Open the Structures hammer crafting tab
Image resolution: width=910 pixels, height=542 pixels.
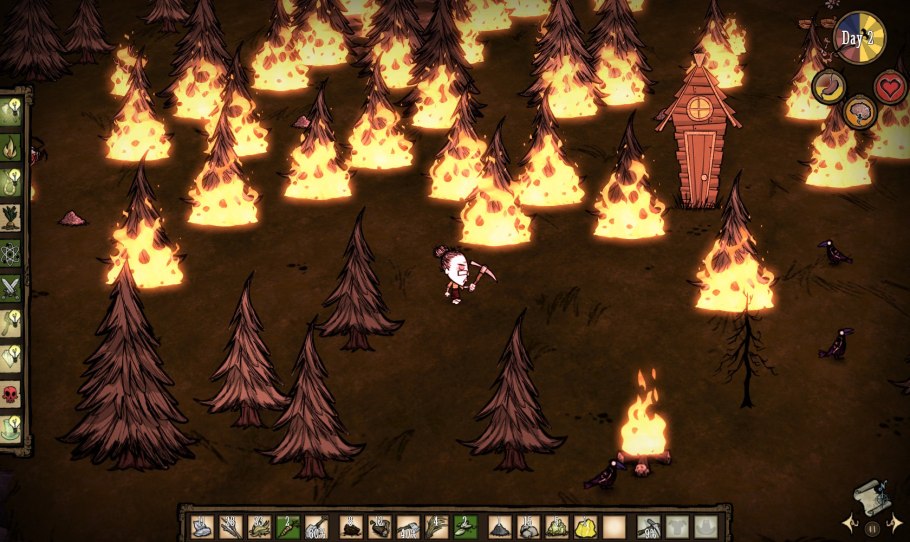click(12, 322)
